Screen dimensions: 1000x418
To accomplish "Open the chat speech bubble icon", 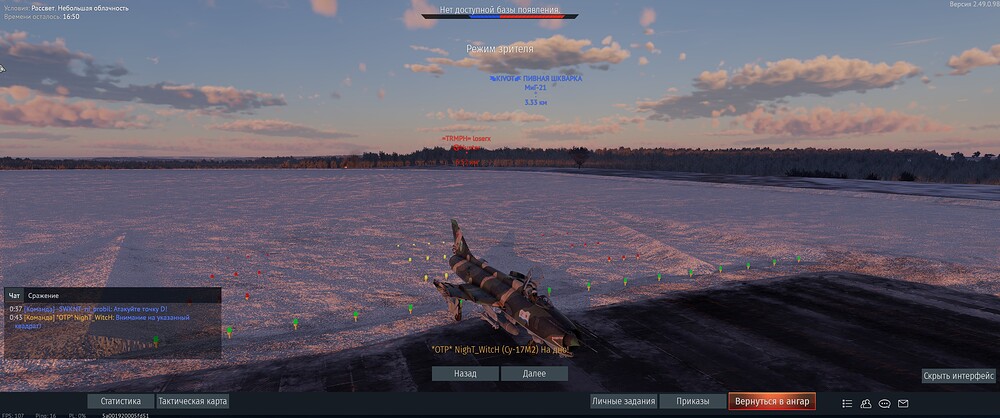I will [884, 403].
